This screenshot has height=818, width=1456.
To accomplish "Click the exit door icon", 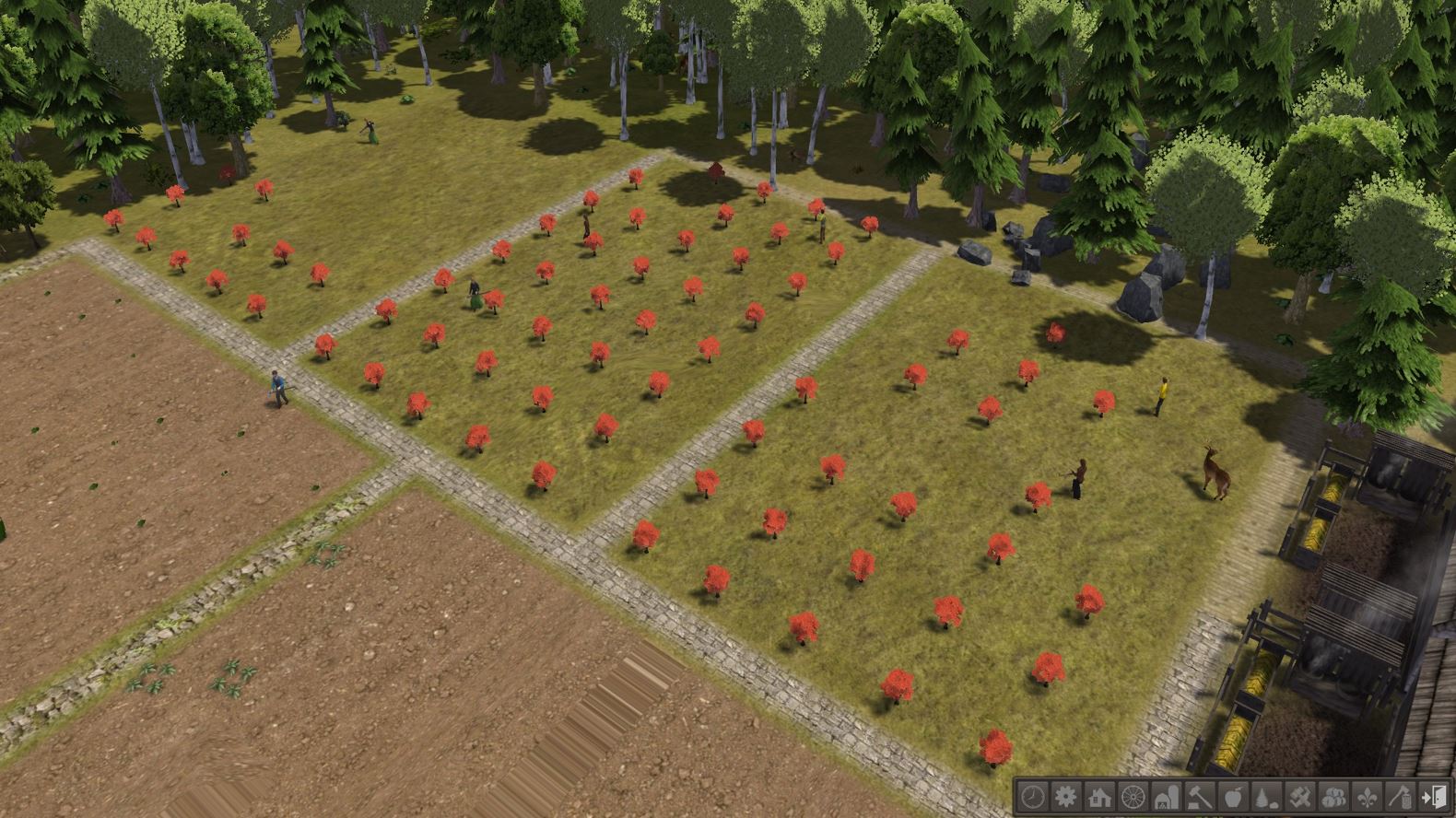I will (x=1432, y=800).
